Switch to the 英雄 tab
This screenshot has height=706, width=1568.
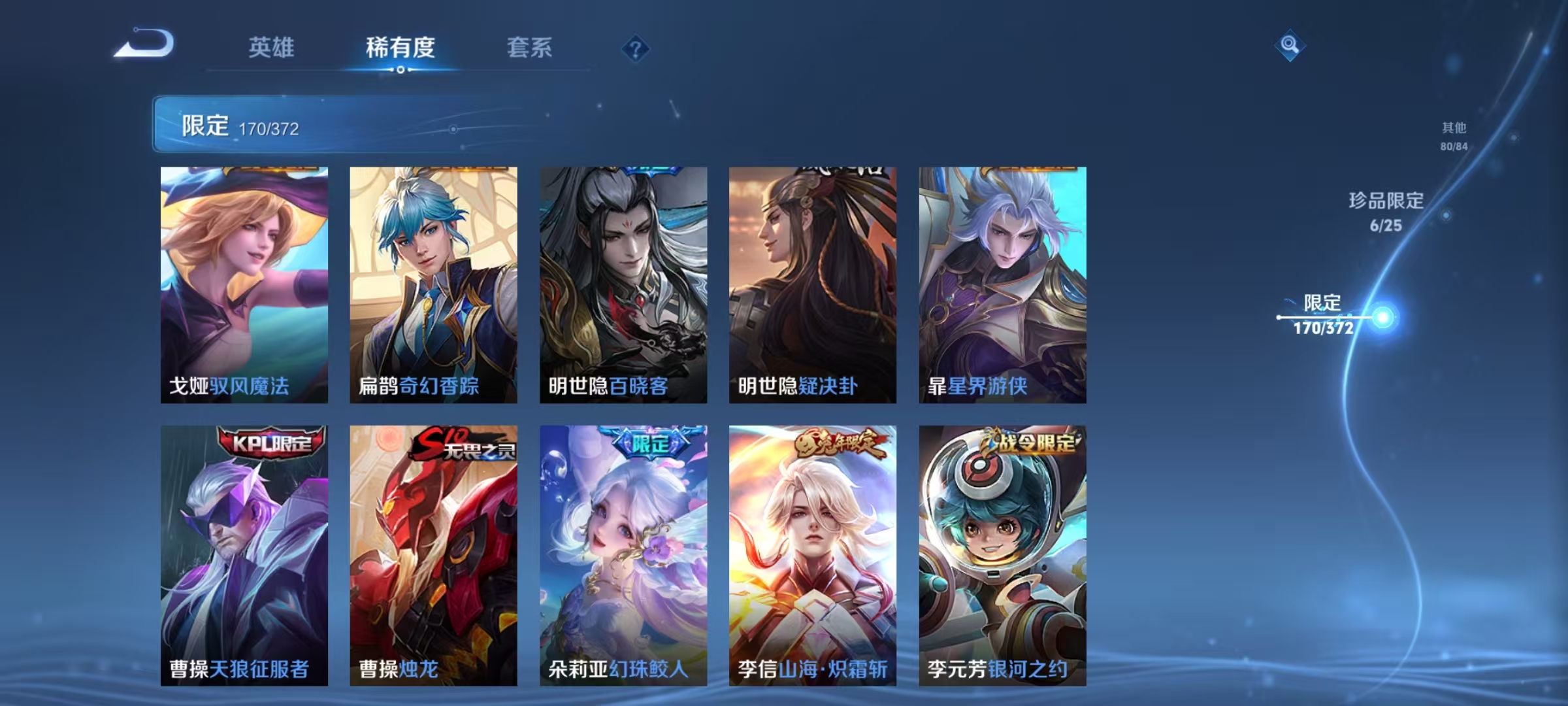point(272,47)
